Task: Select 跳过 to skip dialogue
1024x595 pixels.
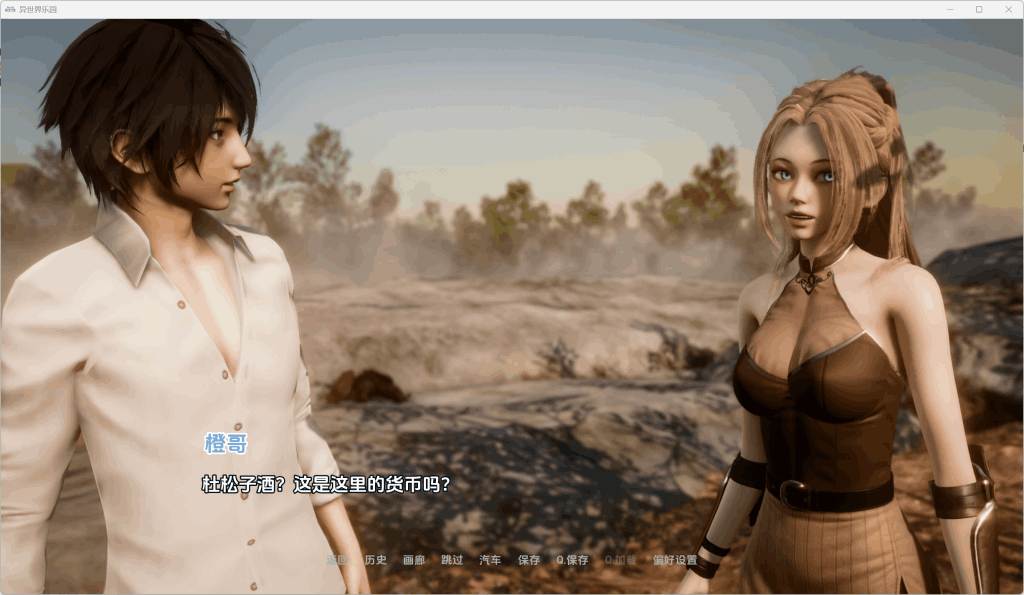Action: click(x=452, y=560)
